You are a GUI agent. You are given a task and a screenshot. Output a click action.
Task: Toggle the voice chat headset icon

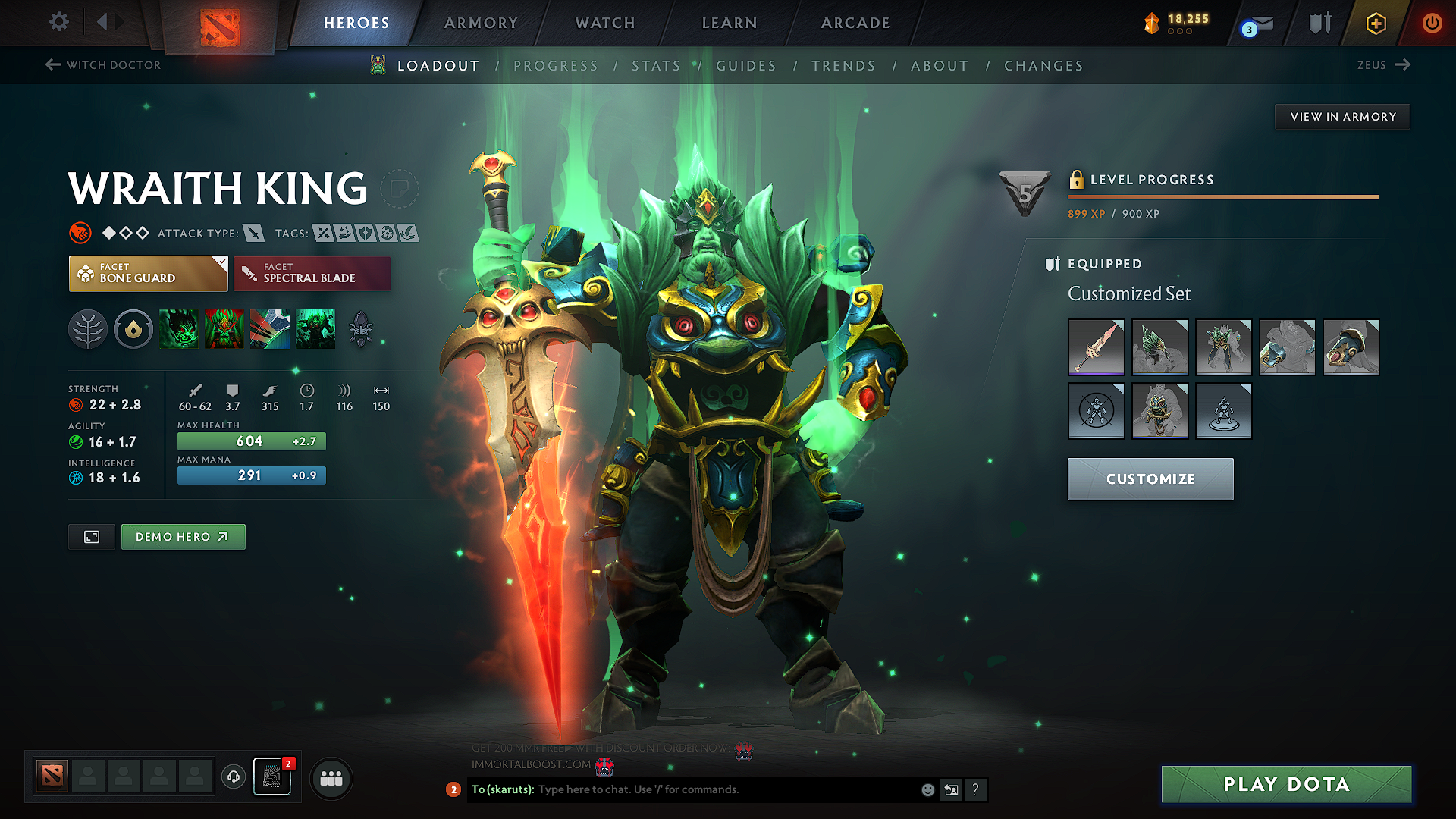point(233,778)
